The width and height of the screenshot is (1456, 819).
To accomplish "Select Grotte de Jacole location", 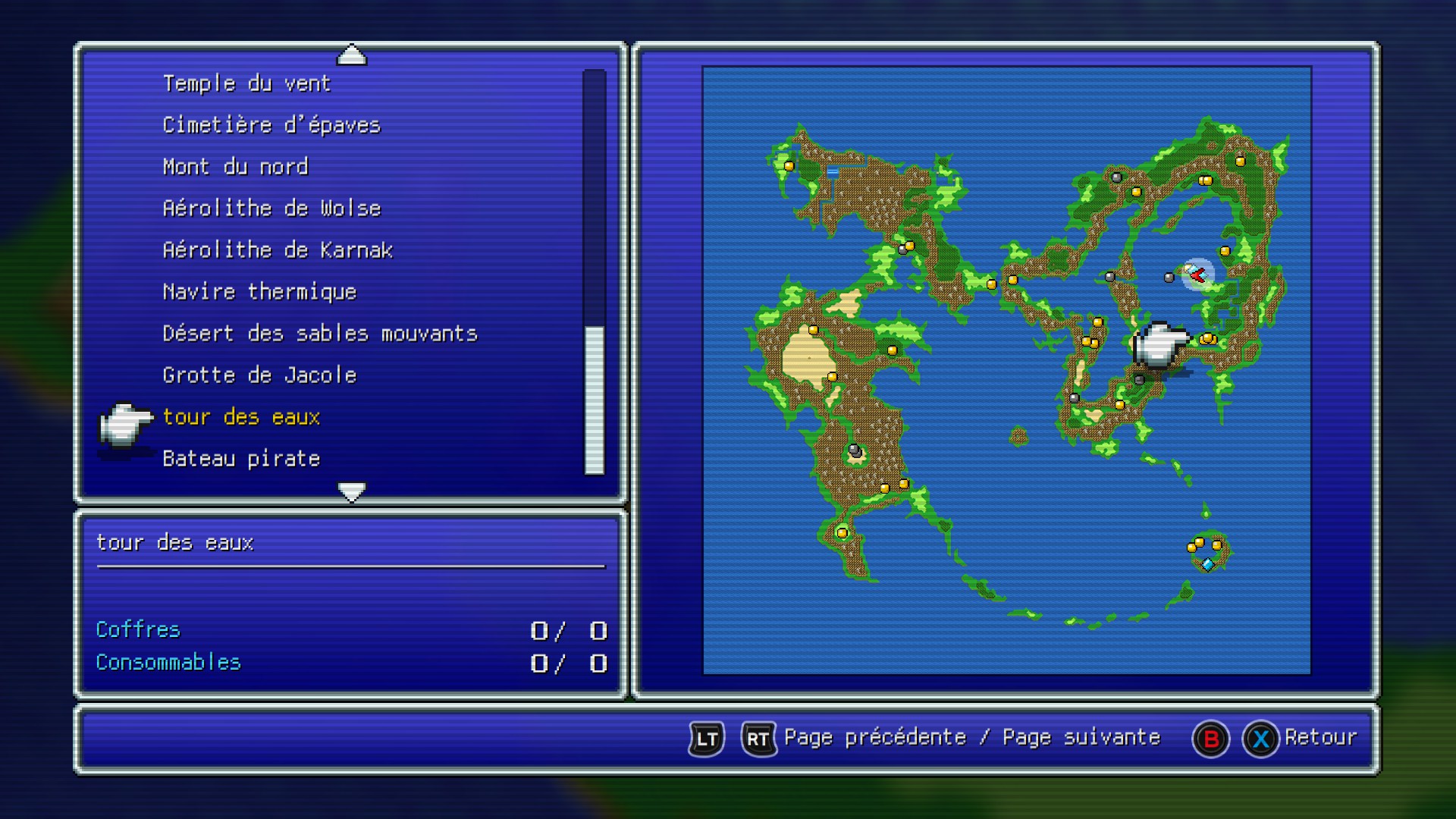I will coord(259,375).
